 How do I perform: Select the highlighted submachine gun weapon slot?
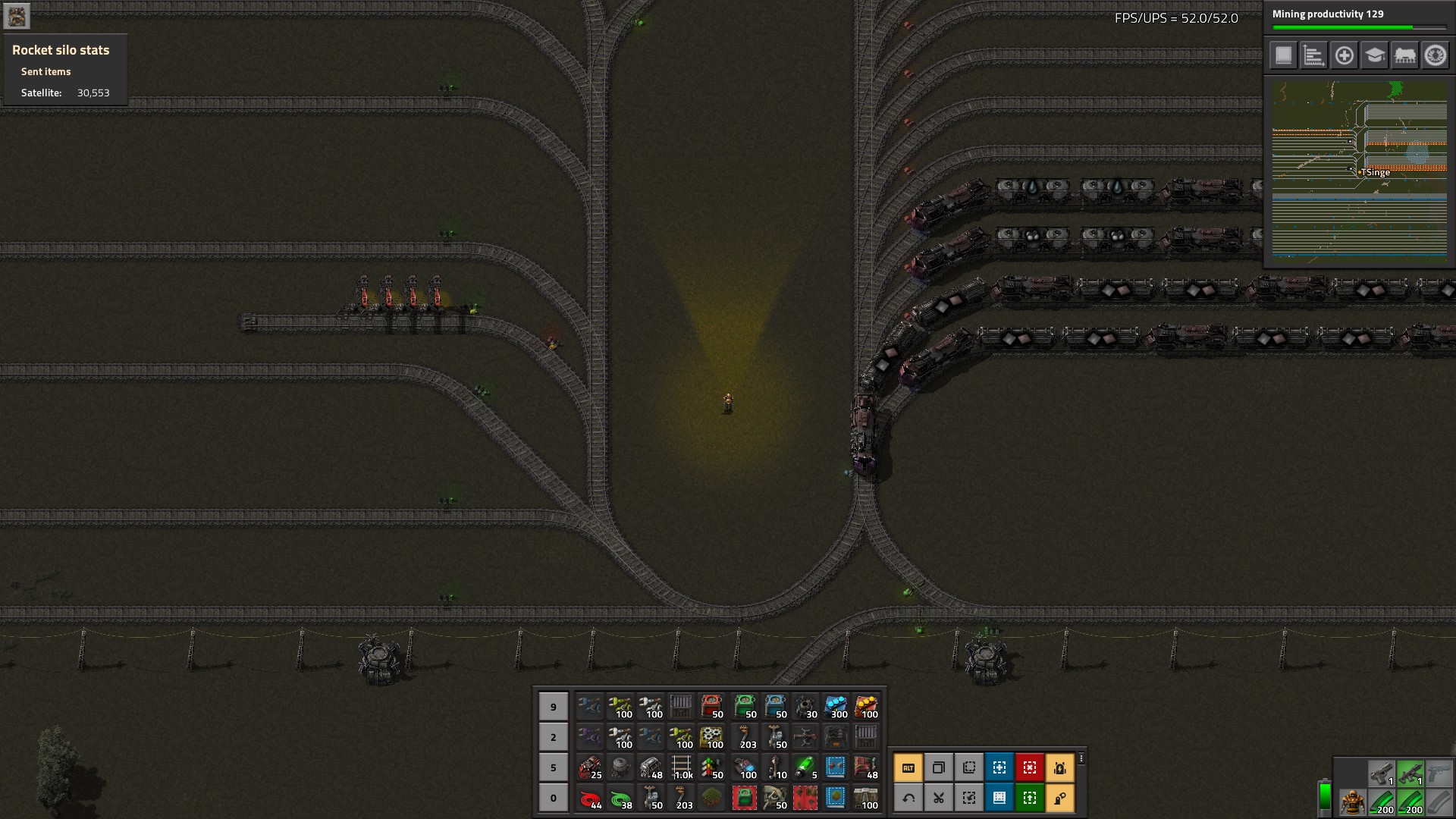click(1410, 773)
